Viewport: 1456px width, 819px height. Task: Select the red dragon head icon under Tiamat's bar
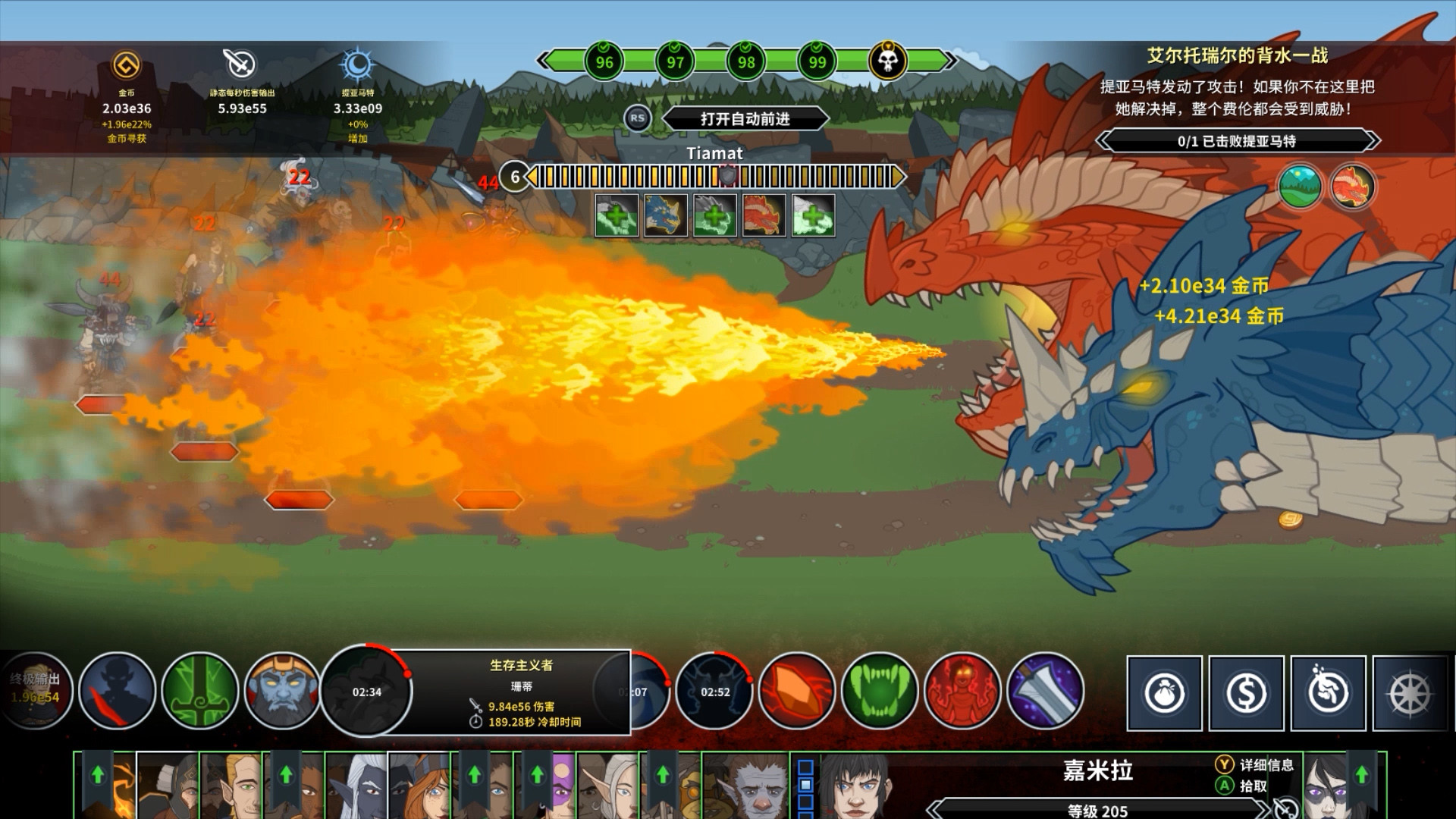tap(763, 215)
